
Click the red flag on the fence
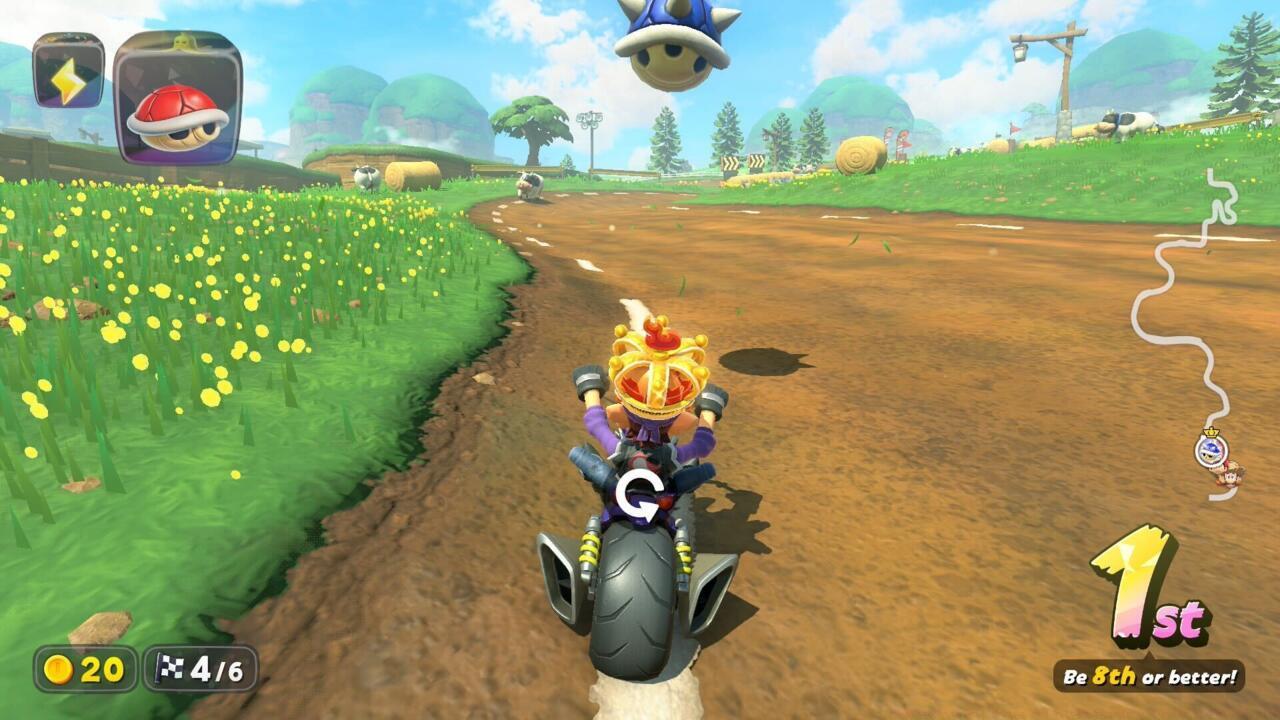coord(1013,127)
